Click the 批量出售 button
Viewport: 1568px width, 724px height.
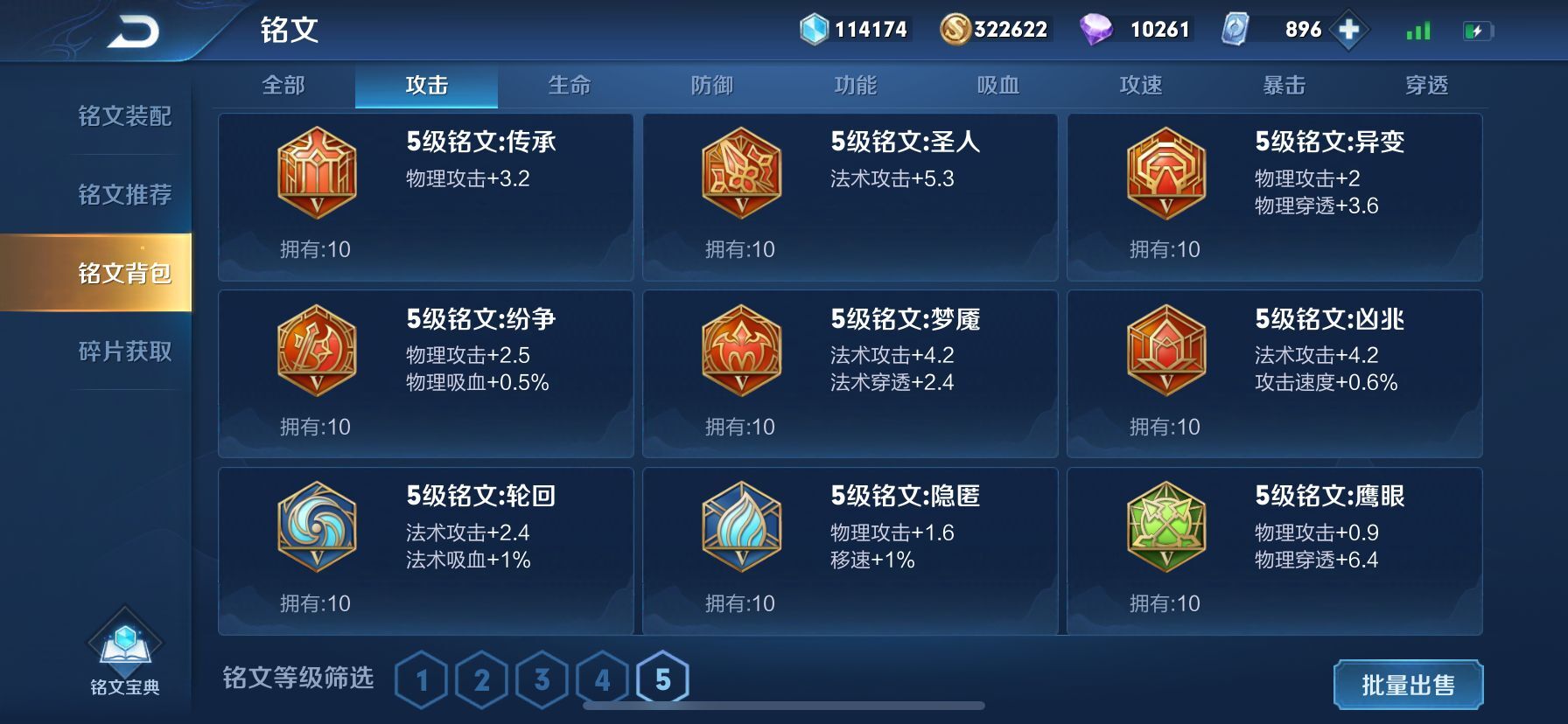pyautogui.click(x=1410, y=686)
